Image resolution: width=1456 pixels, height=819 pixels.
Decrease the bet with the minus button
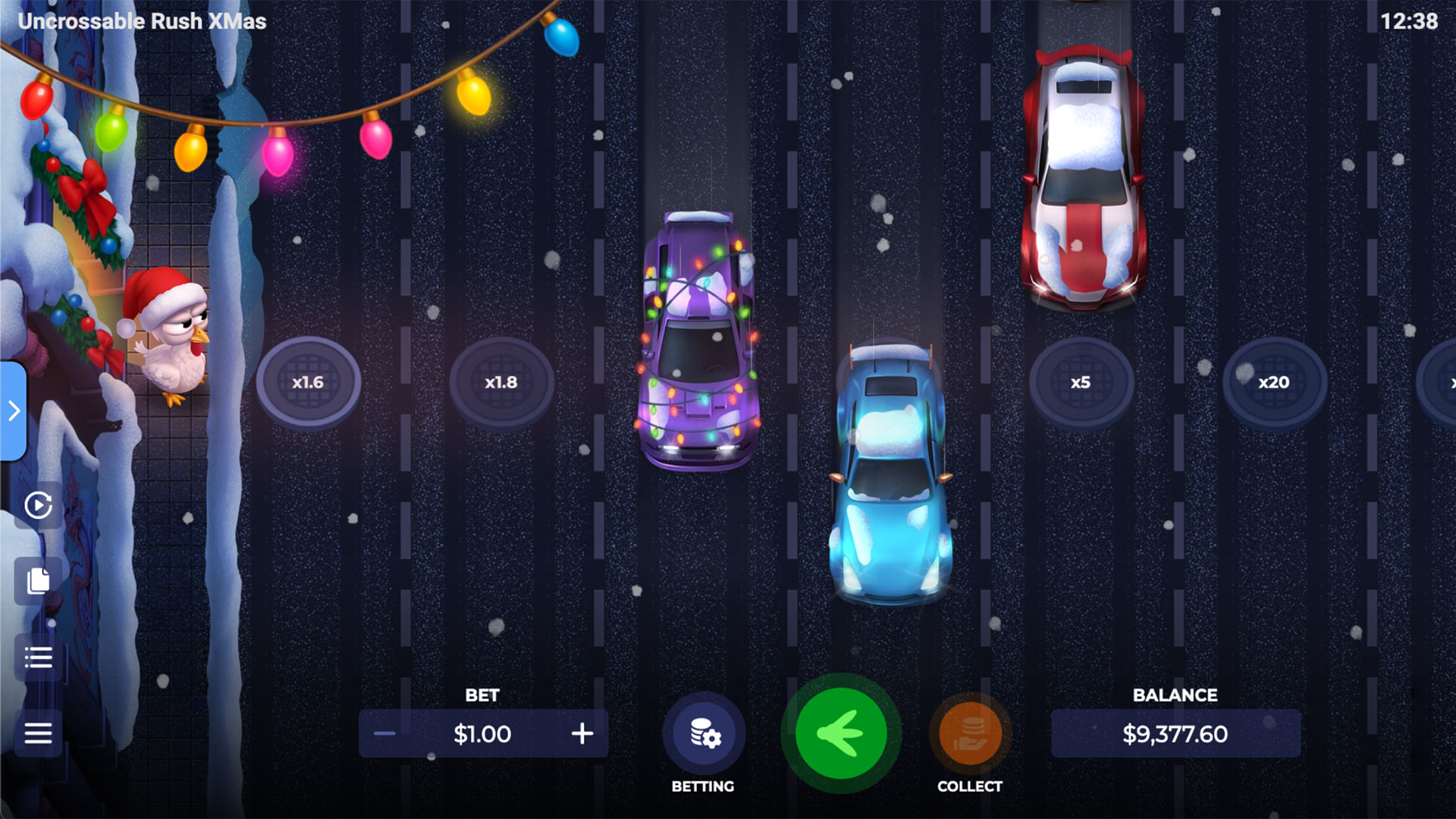pyautogui.click(x=384, y=733)
